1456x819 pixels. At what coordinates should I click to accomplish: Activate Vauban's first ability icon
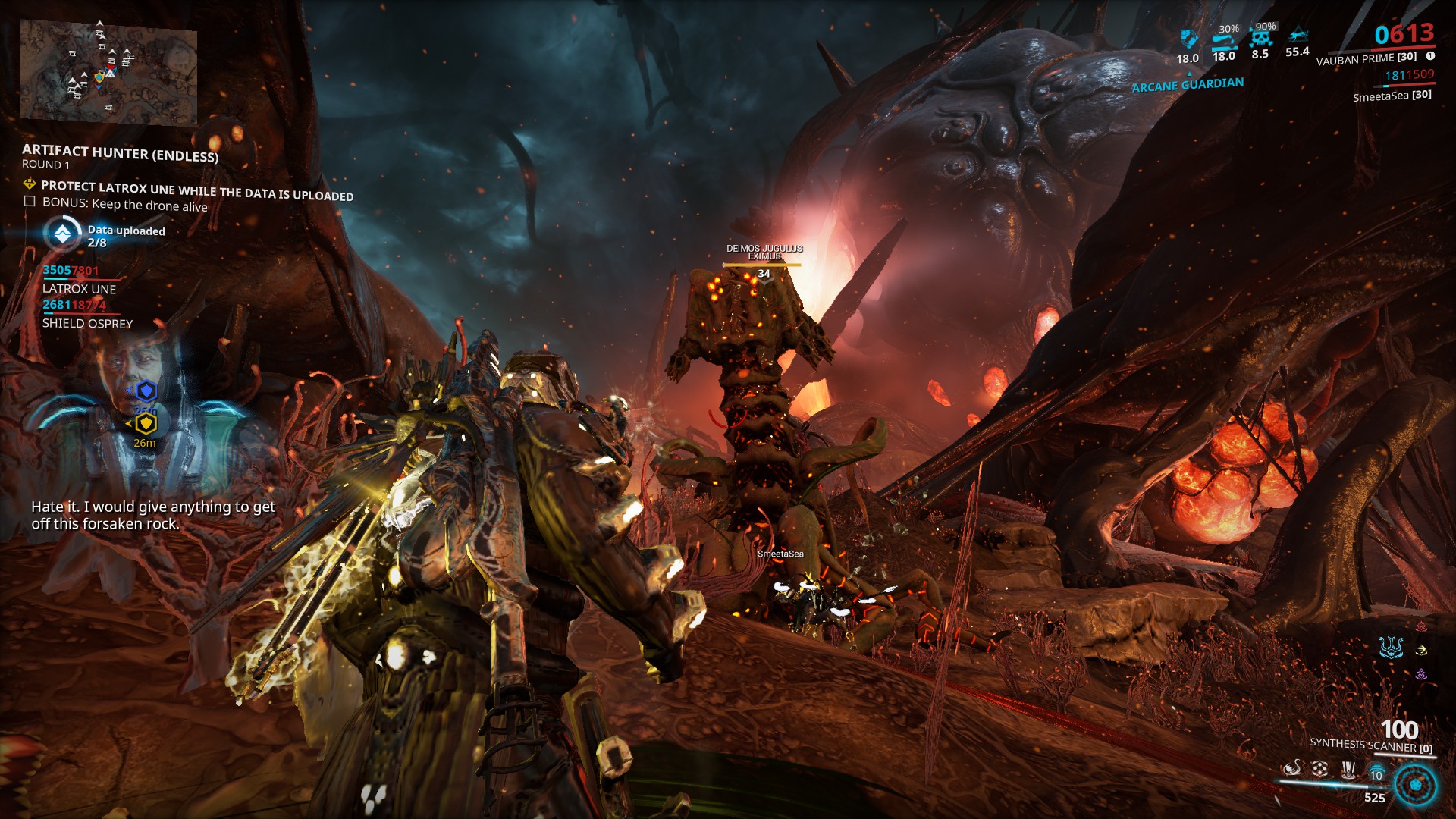[x=1292, y=769]
